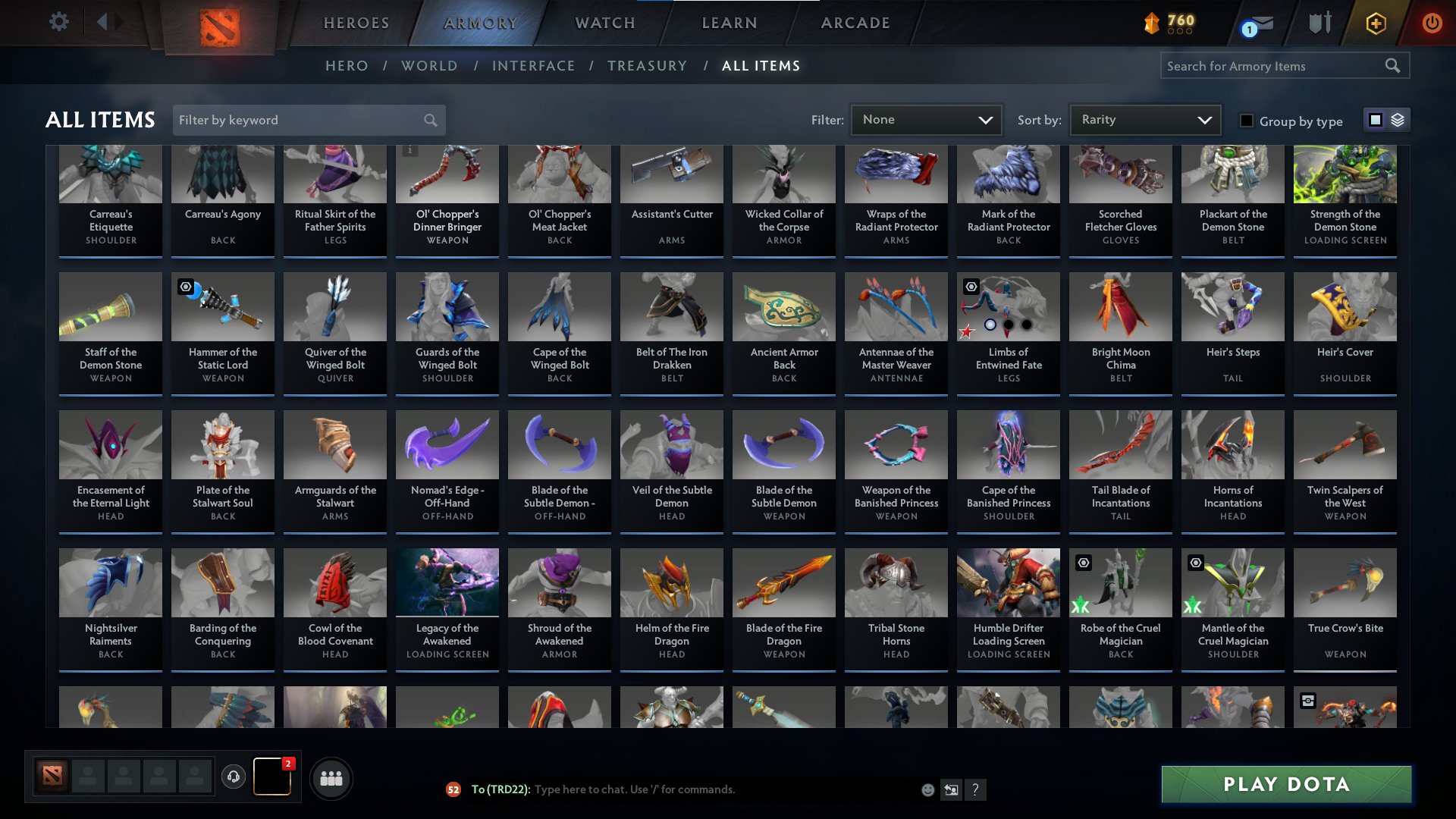Click the Armory search magnifying glass

click(x=1394, y=65)
